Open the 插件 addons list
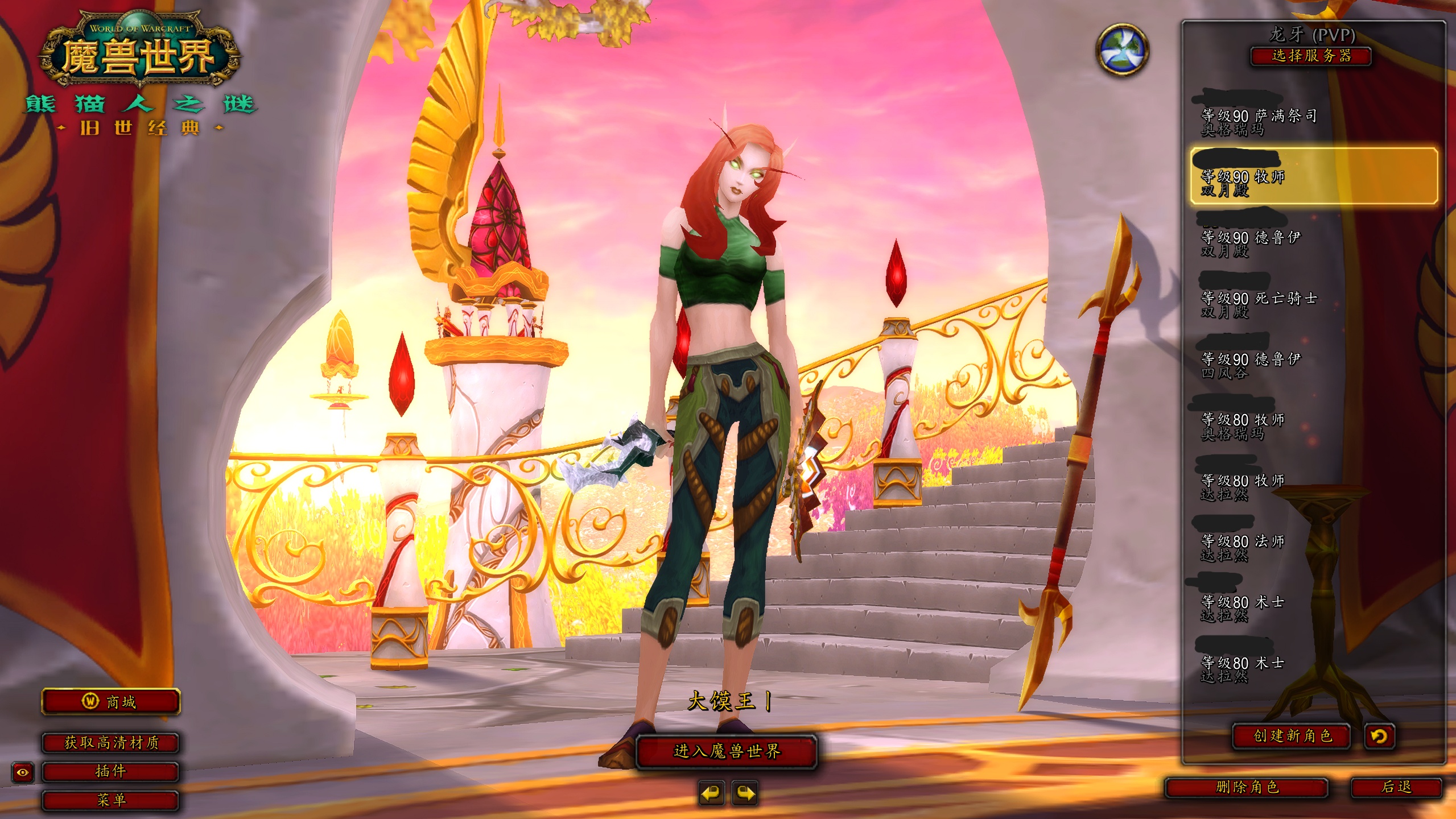This screenshot has width=1456, height=819. 111,771
